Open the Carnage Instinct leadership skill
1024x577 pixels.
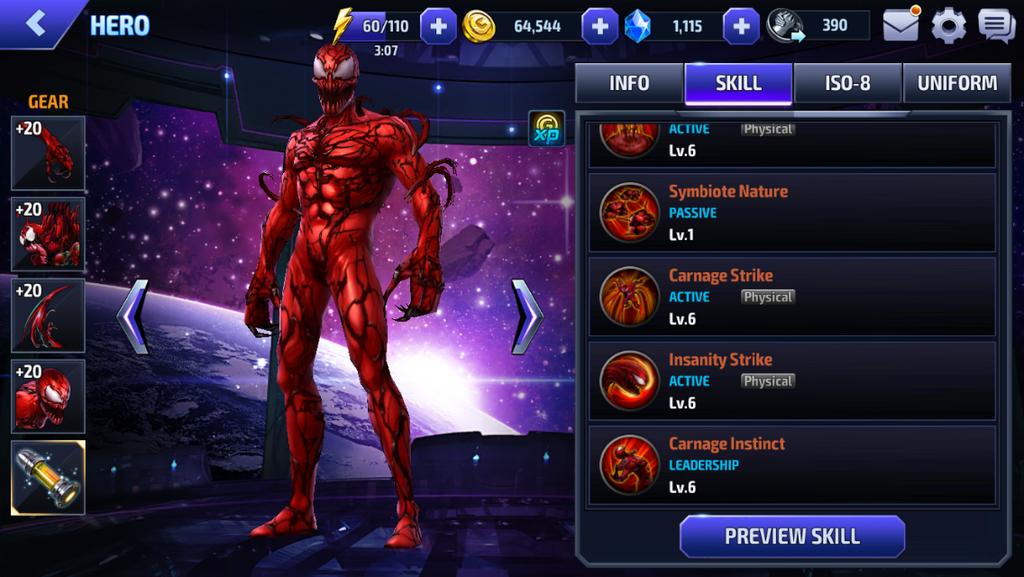(x=792, y=464)
